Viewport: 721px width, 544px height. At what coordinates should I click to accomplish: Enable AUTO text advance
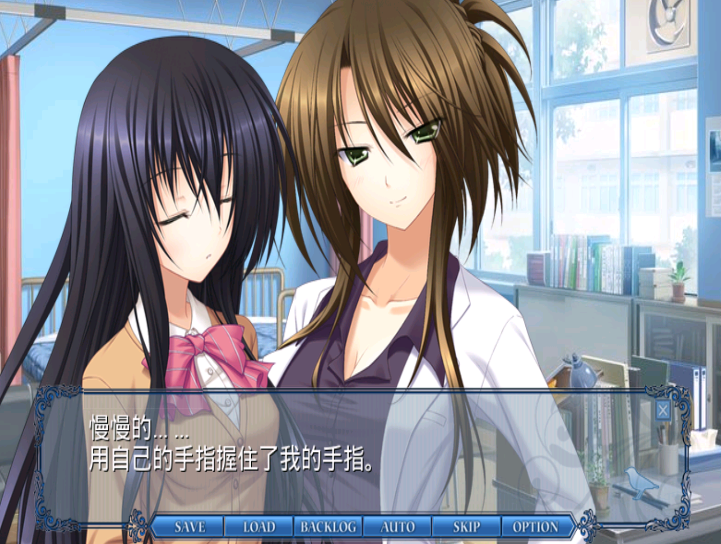(397, 527)
